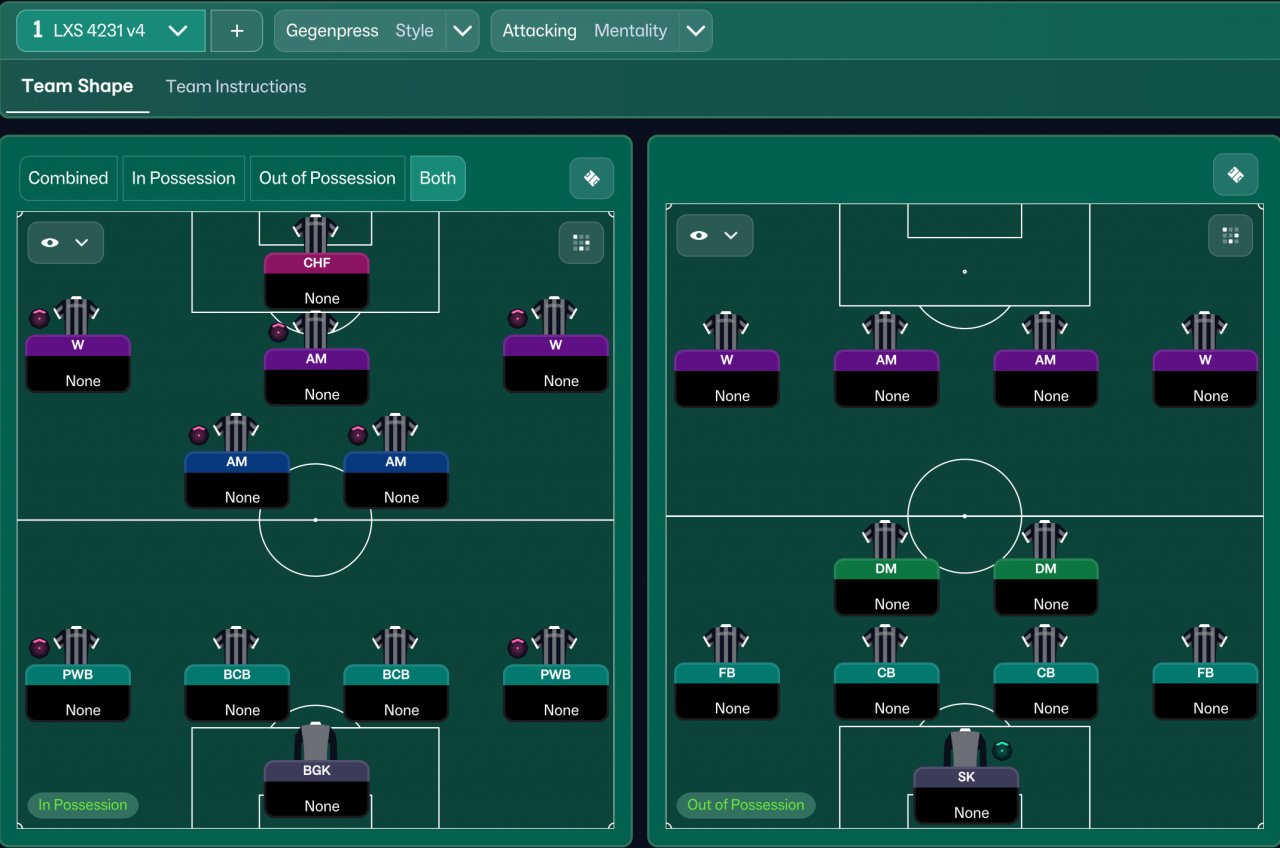
Task: Click the grid icon on in-possession pitch
Action: (x=581, y=243)
